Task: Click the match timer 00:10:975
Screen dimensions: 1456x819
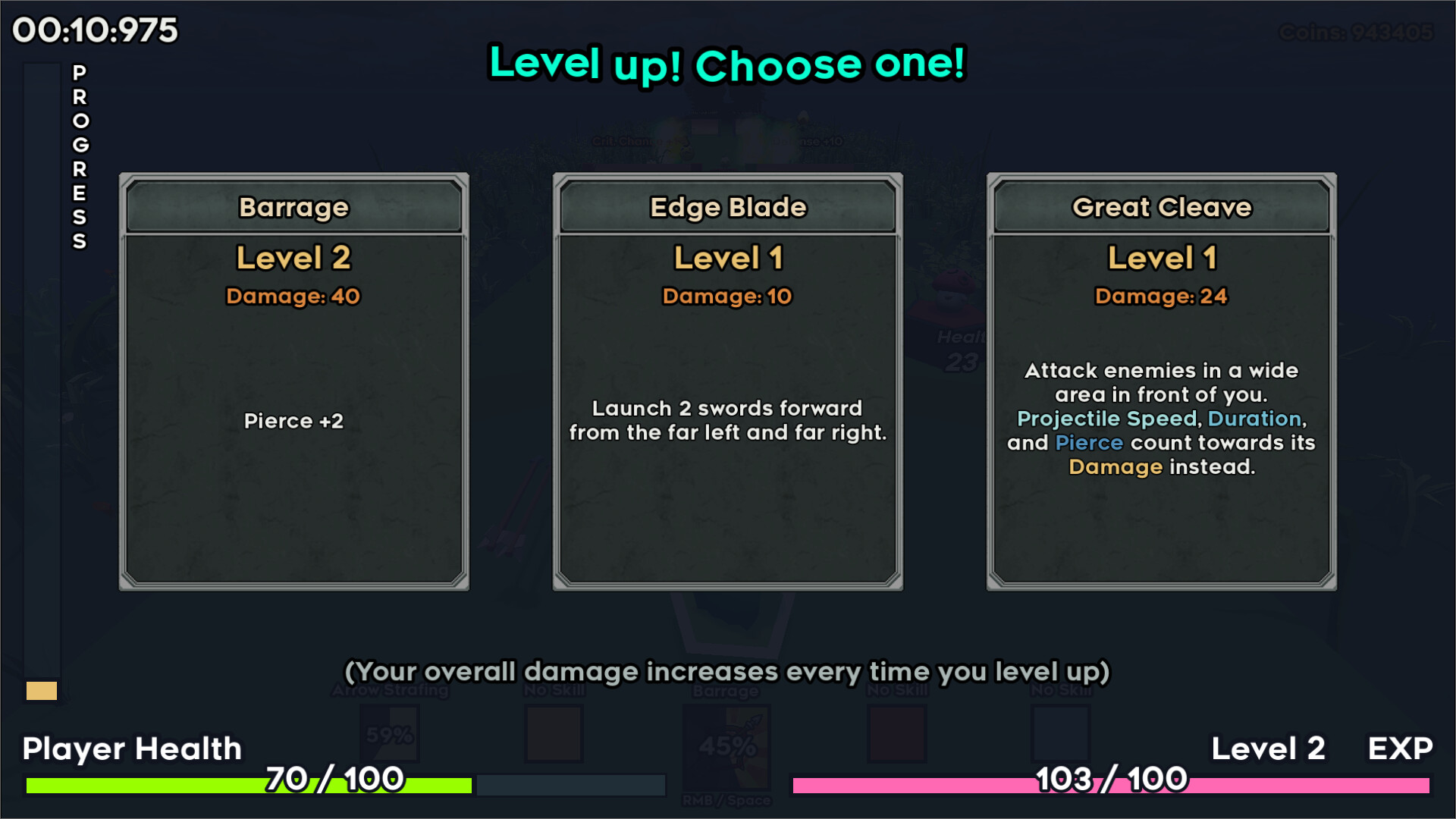Action: (x=94, y=30)
